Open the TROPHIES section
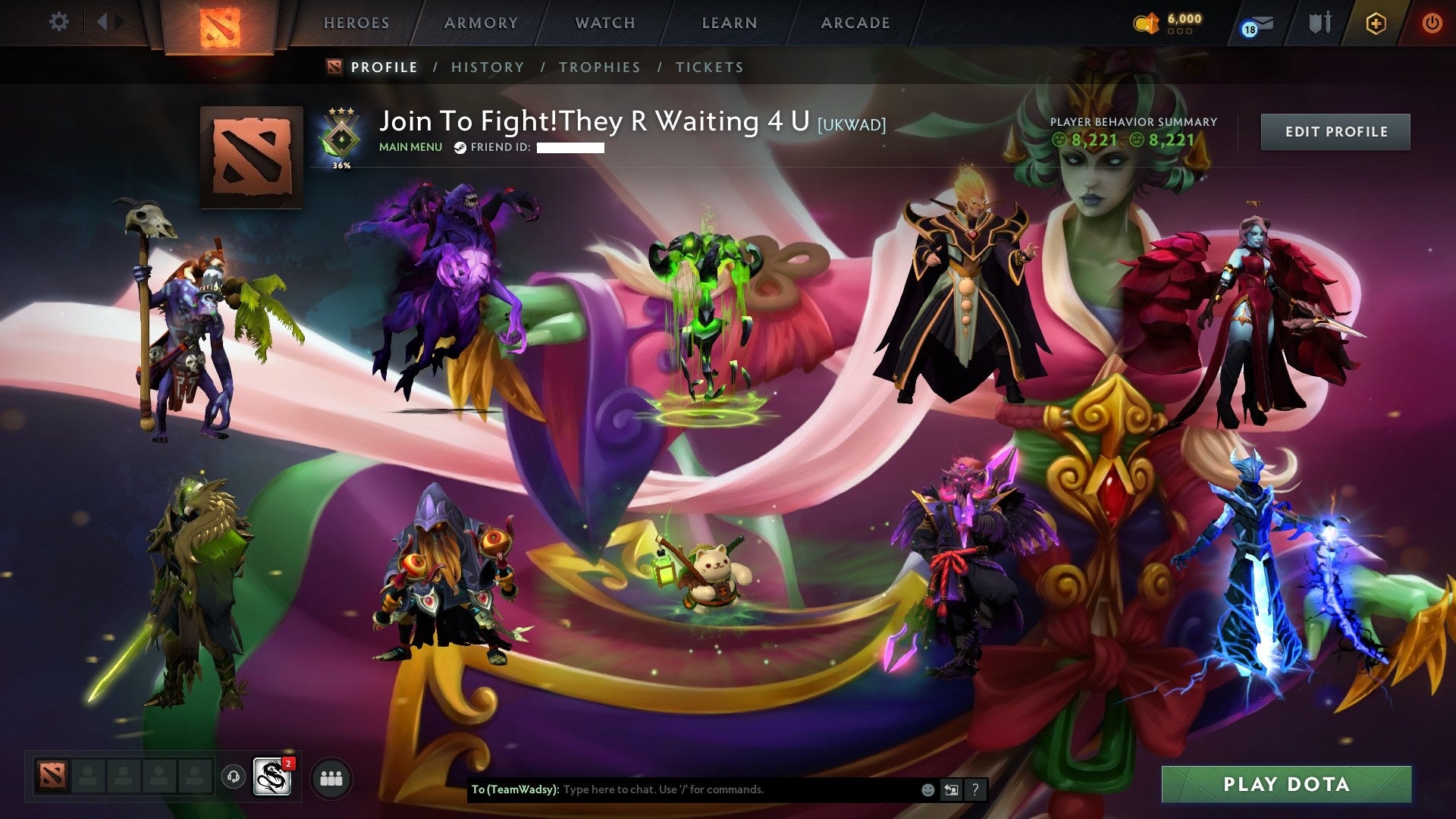This screenshot has width=1456, height=819. (600, 67)
